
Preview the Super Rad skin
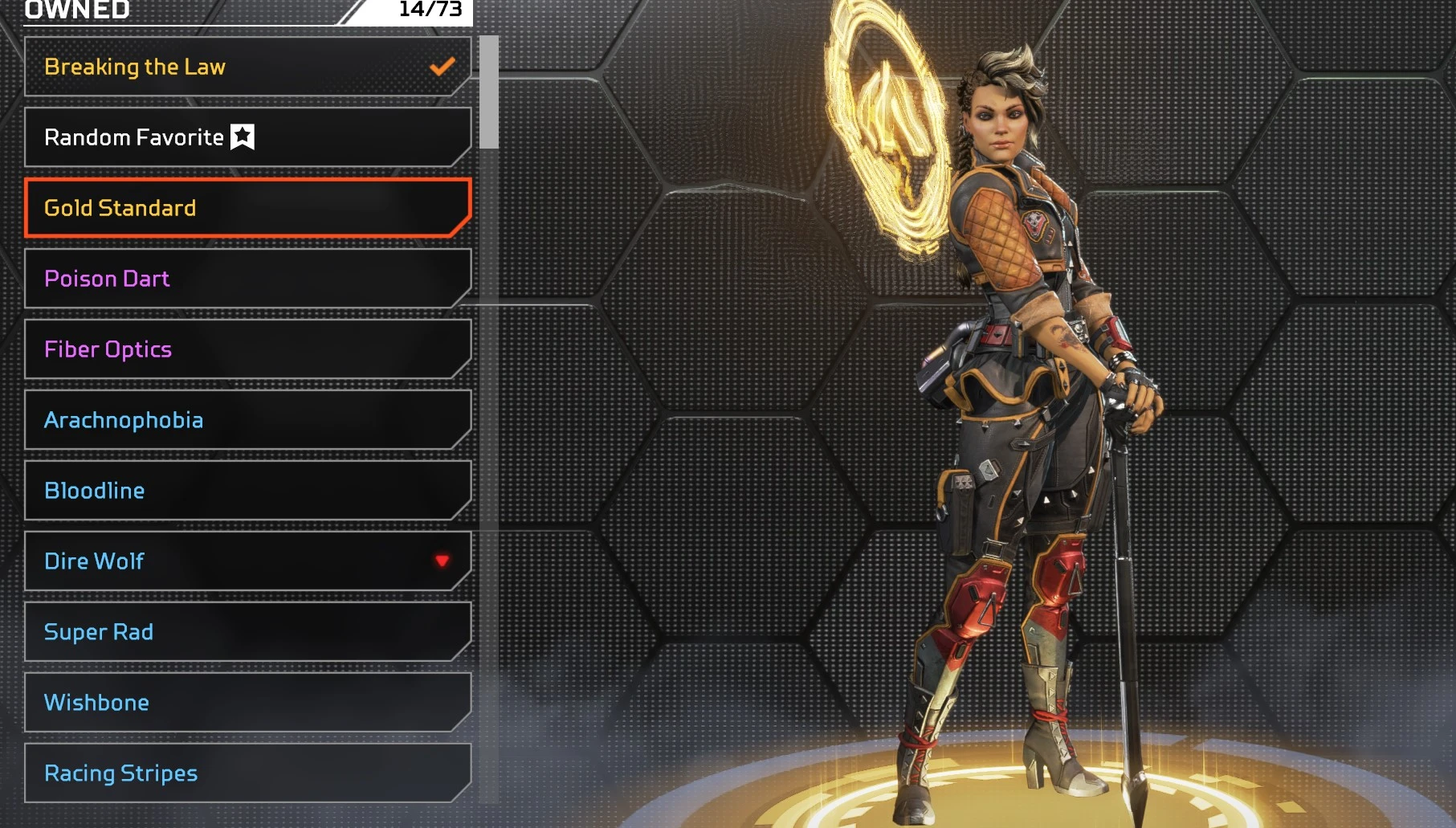pyautogui.click(x=247, y=632)
